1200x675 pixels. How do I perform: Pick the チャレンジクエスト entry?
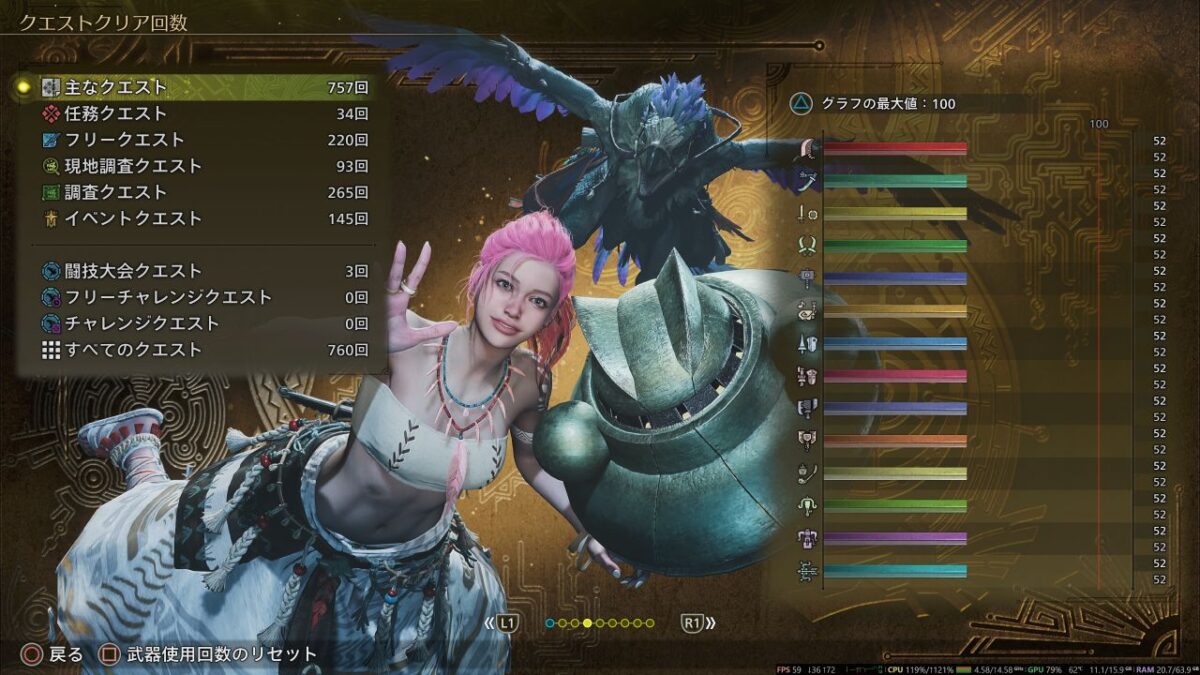click(x=195, y=323)
